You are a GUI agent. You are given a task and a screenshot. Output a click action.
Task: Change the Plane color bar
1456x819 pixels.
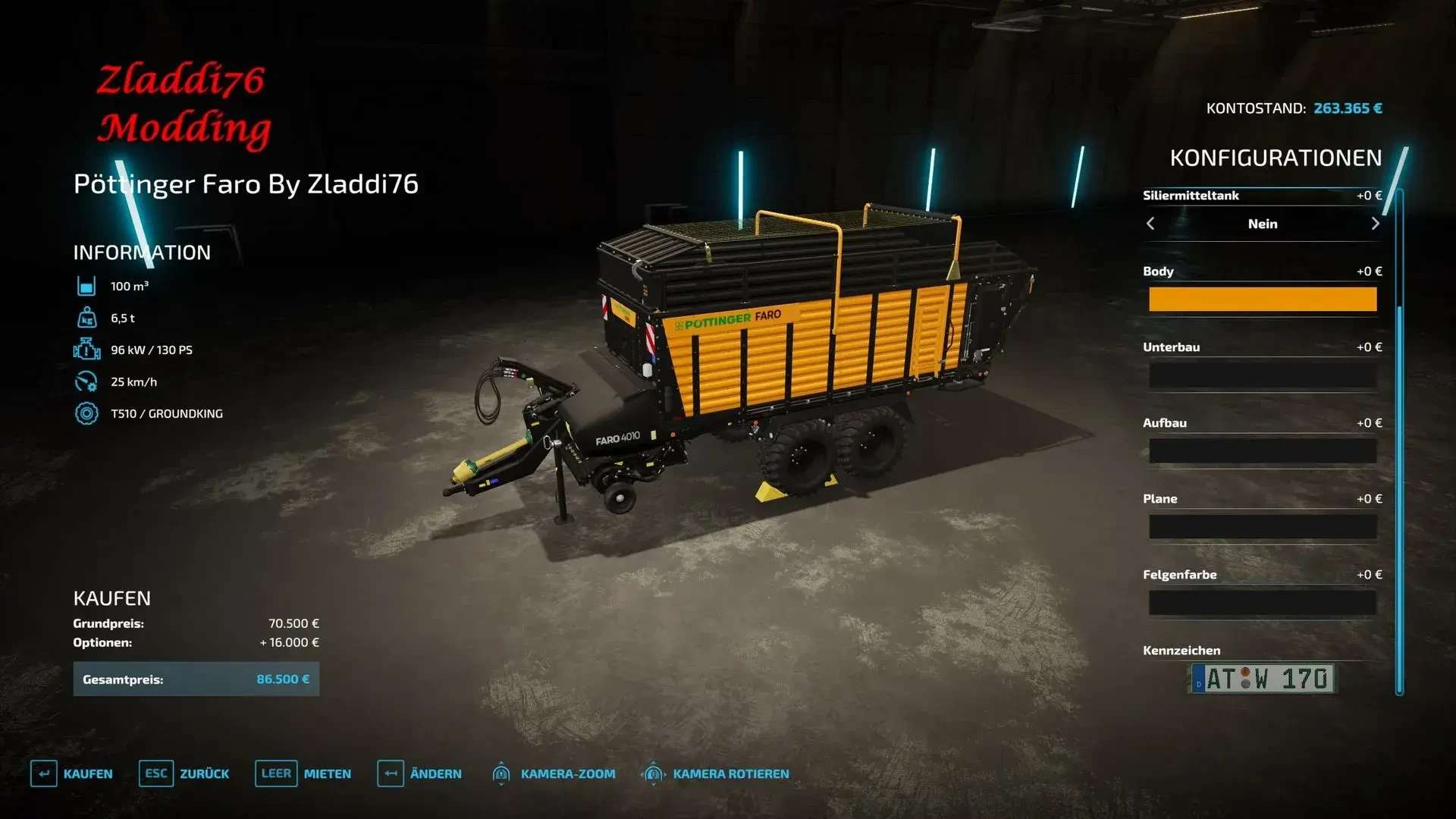[x=1262, y=527]
